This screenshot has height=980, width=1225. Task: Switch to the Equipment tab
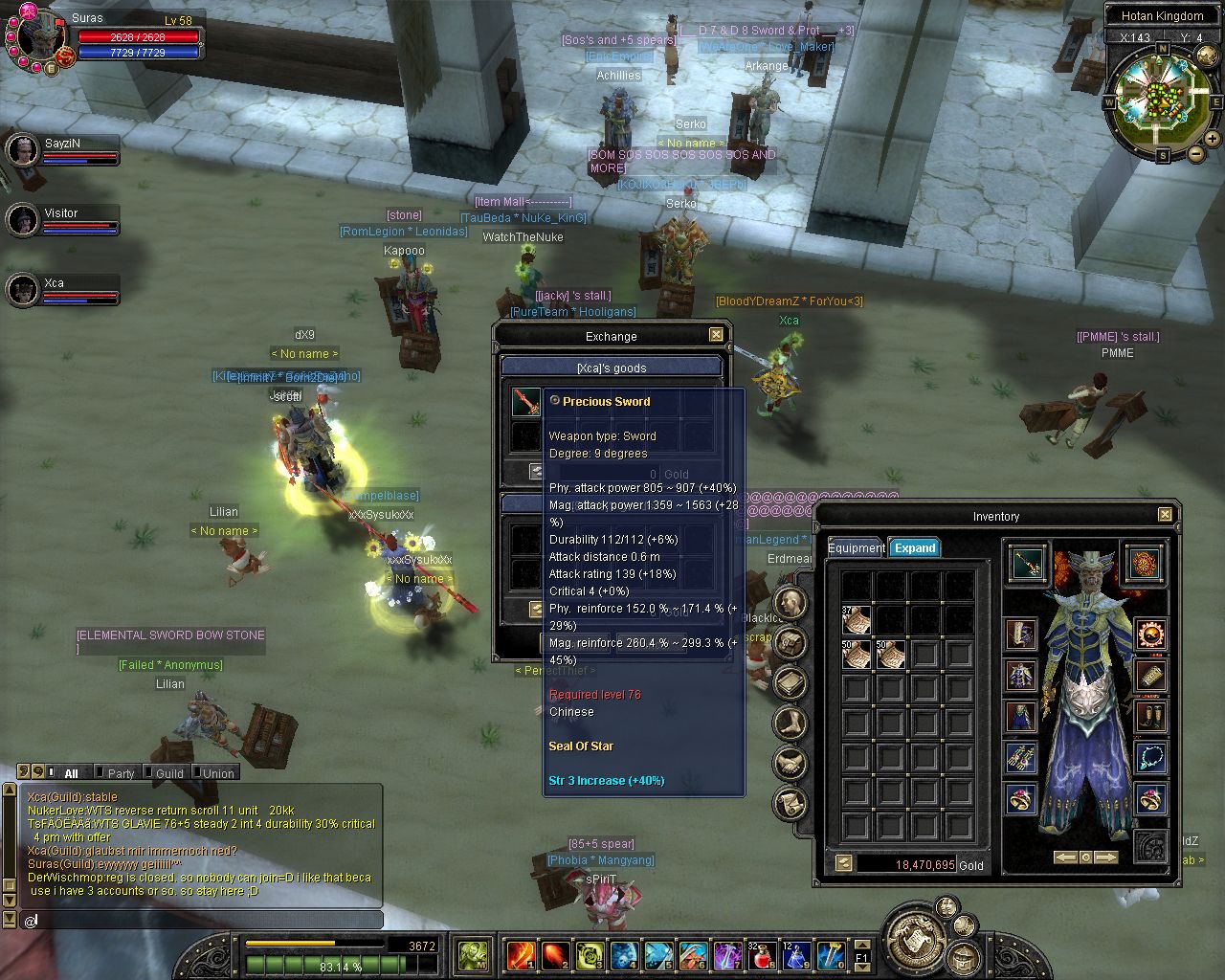pos(856,548)
